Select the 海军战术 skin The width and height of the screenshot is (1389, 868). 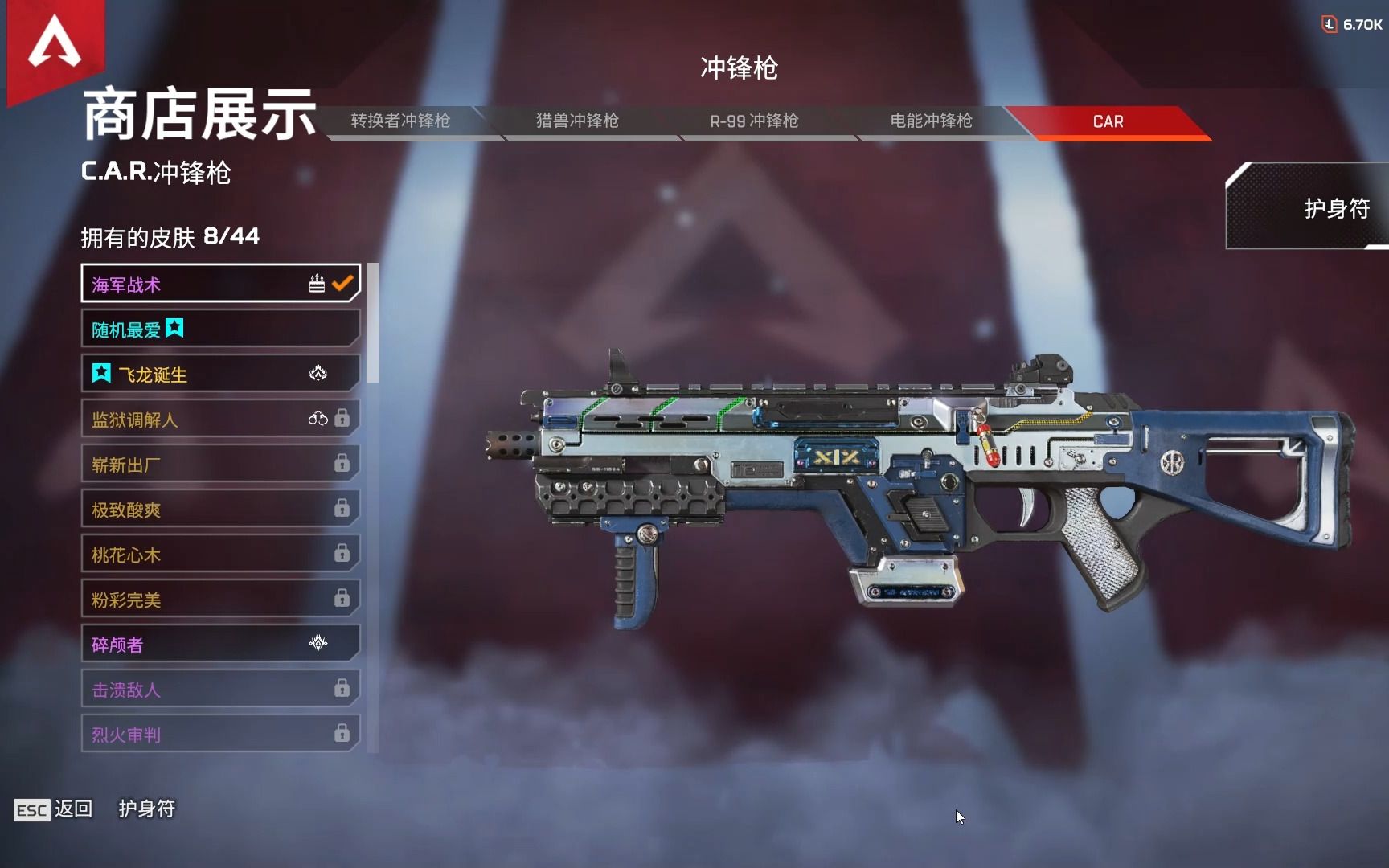(x=219, y=284)
